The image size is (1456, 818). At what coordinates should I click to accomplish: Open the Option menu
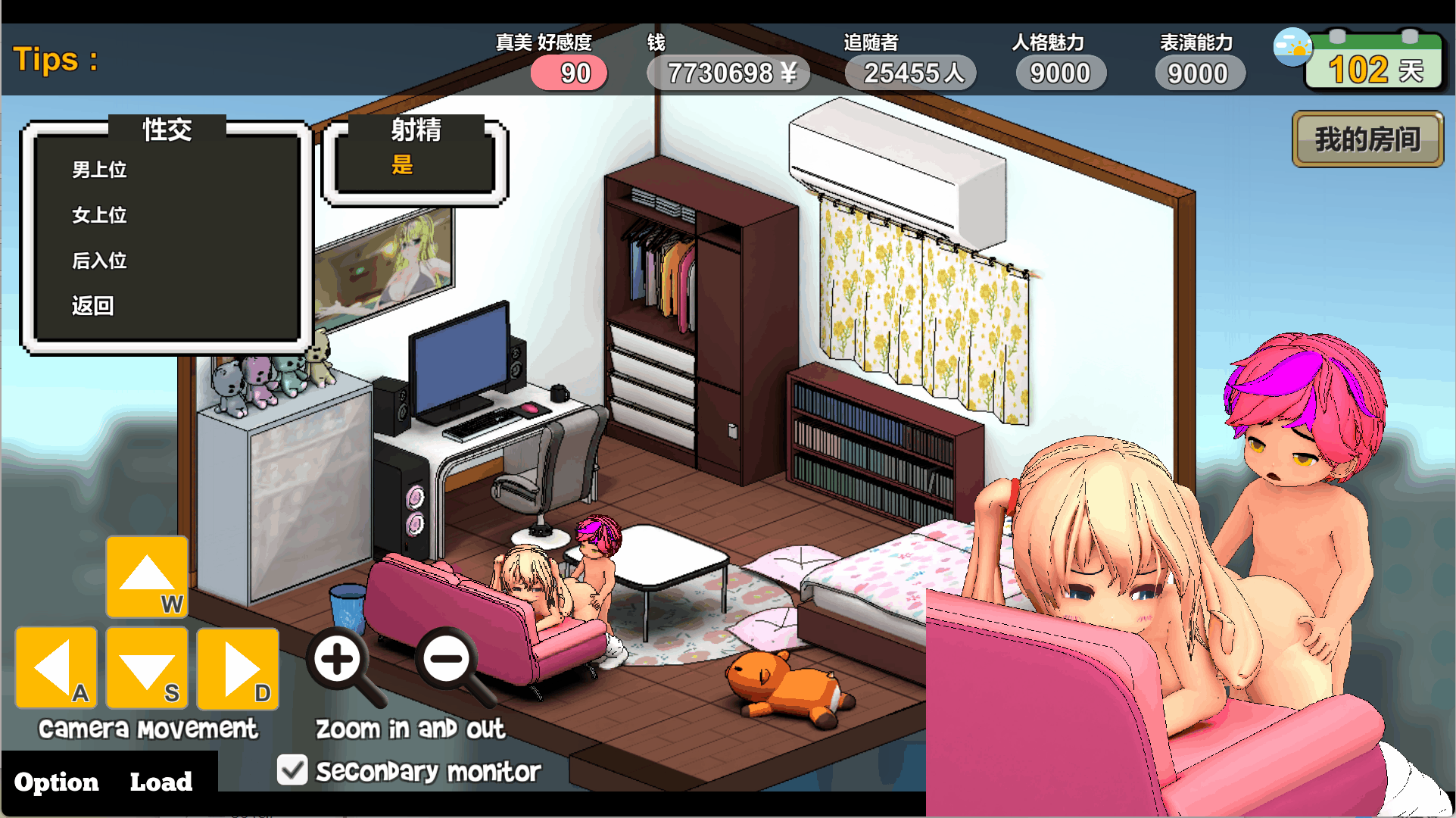coord(57,782)
